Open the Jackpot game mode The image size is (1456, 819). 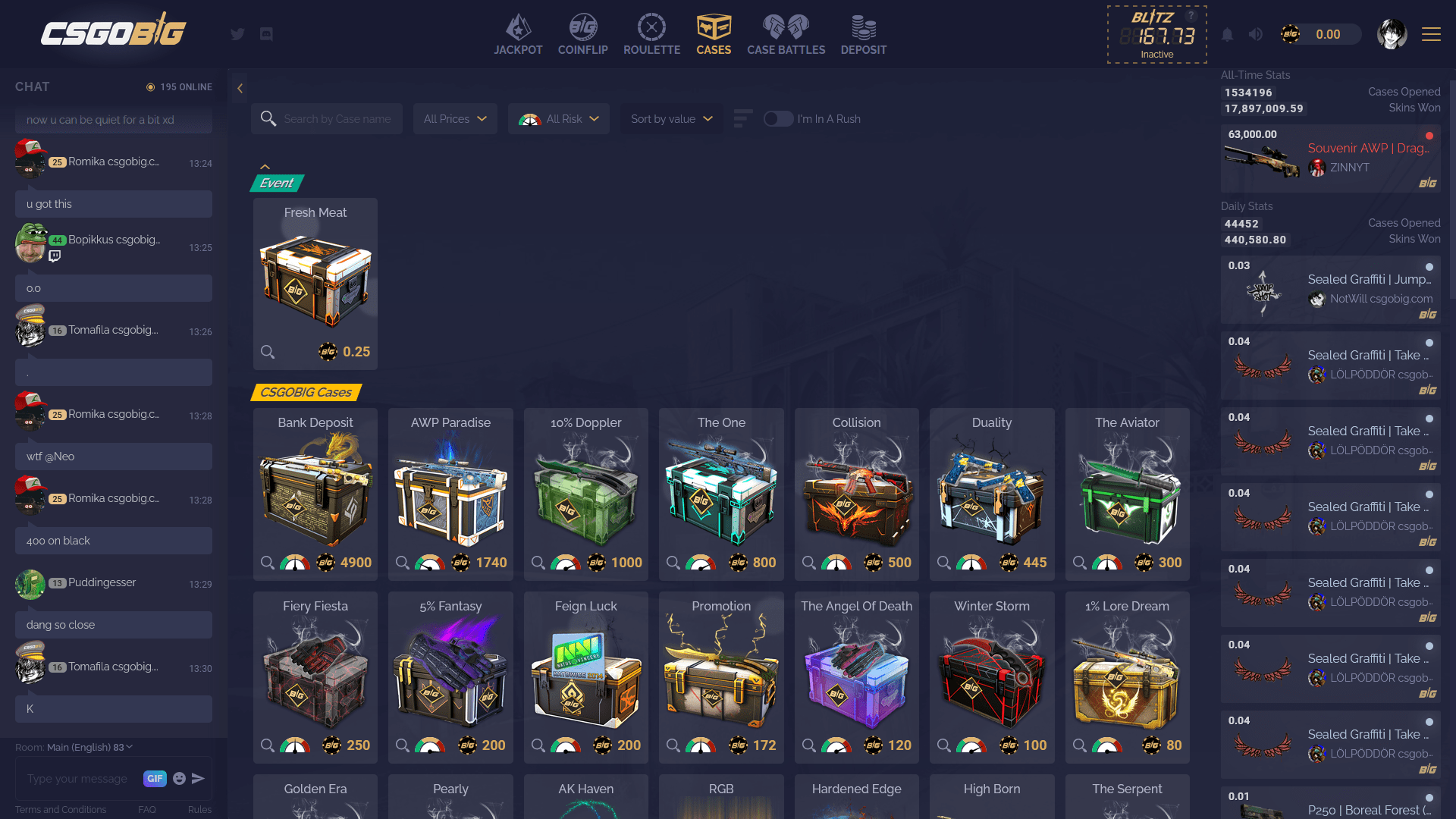pyautogui.click(x=518, y=33)
